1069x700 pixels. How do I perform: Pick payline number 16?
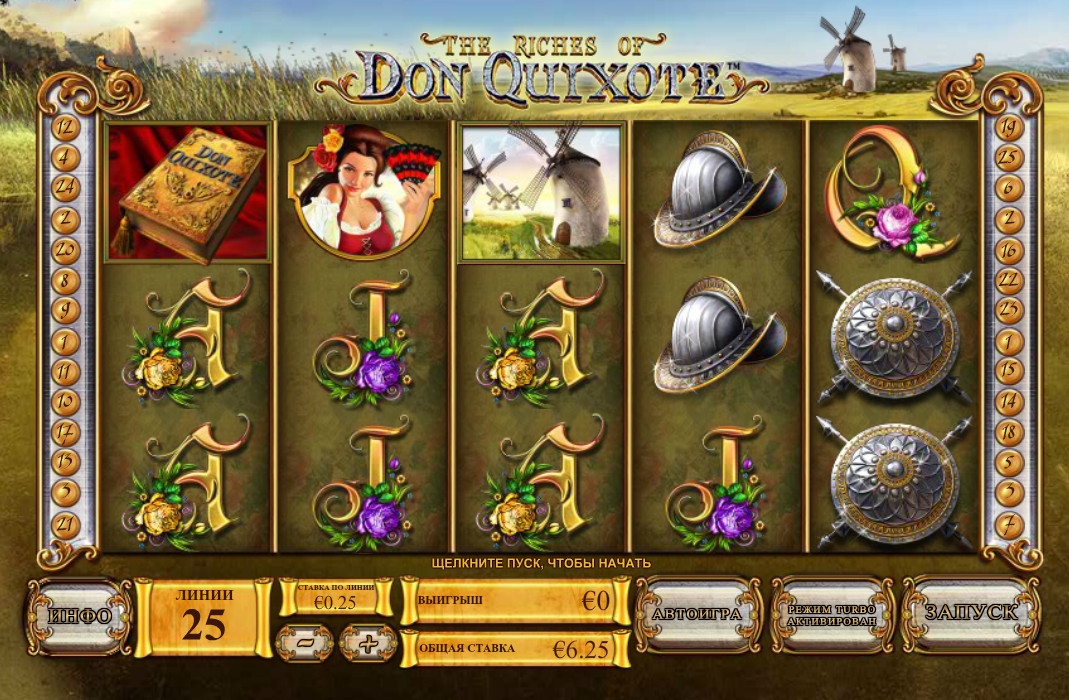[1008, 248]
